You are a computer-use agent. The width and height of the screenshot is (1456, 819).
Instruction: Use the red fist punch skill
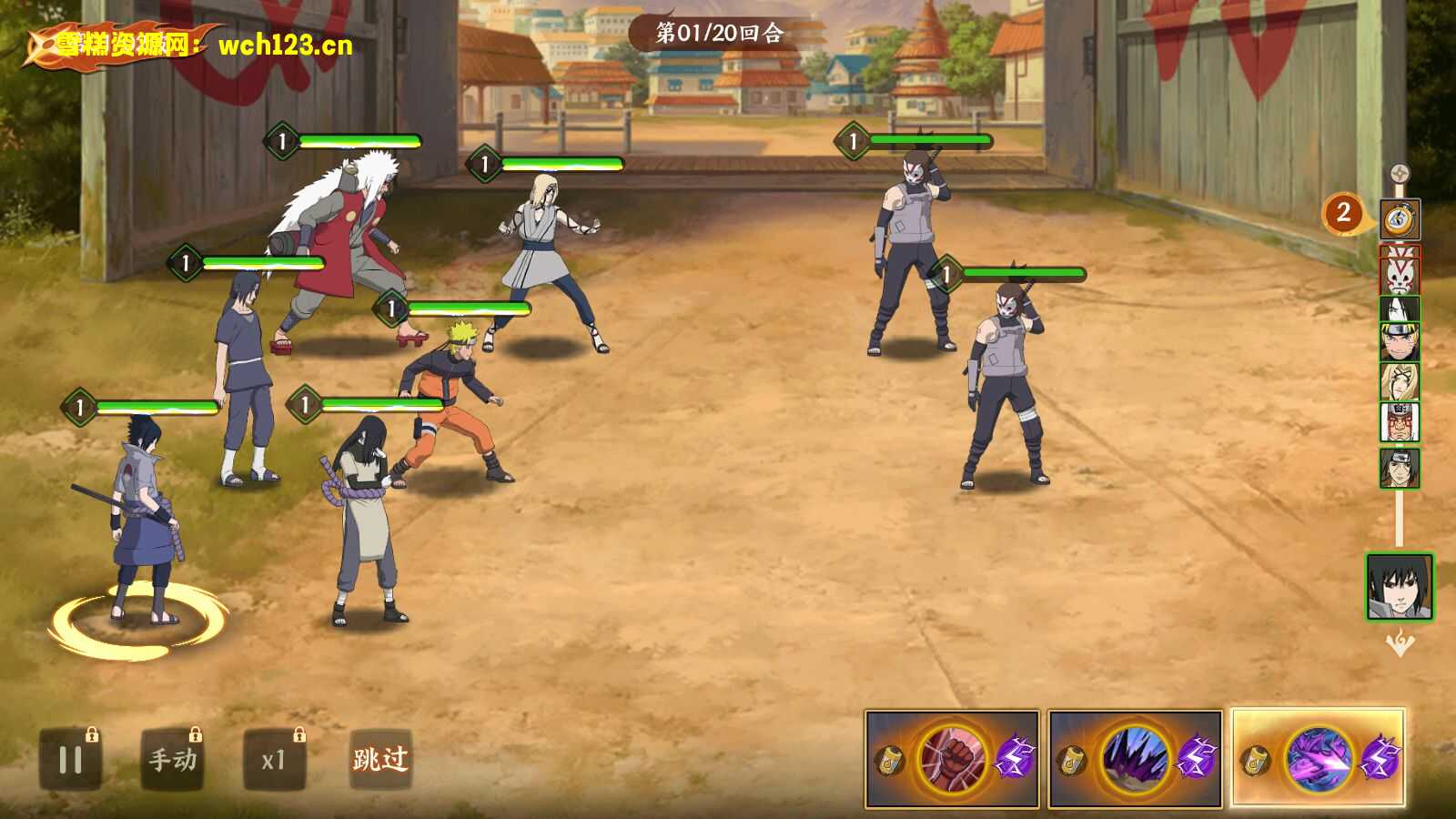953,759
